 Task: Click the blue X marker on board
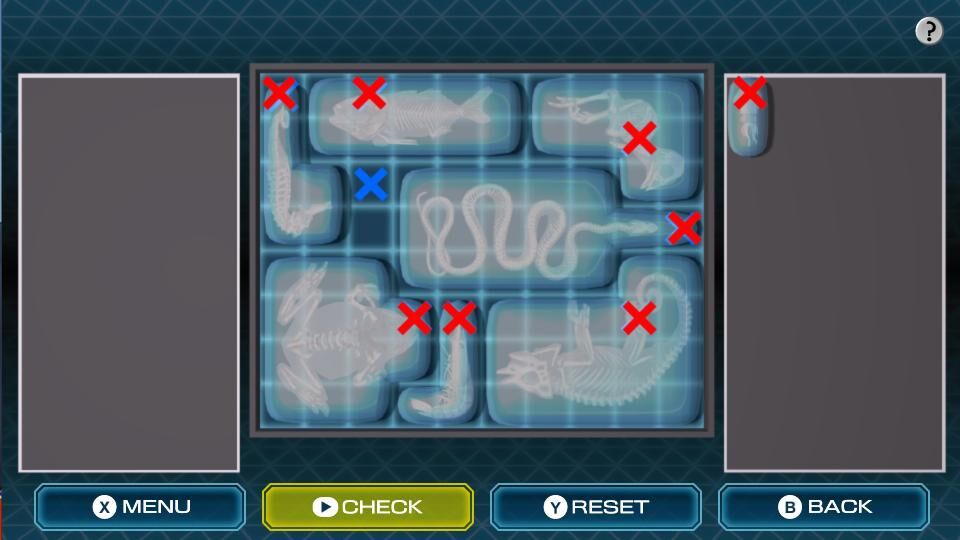(x=371, y=184)
